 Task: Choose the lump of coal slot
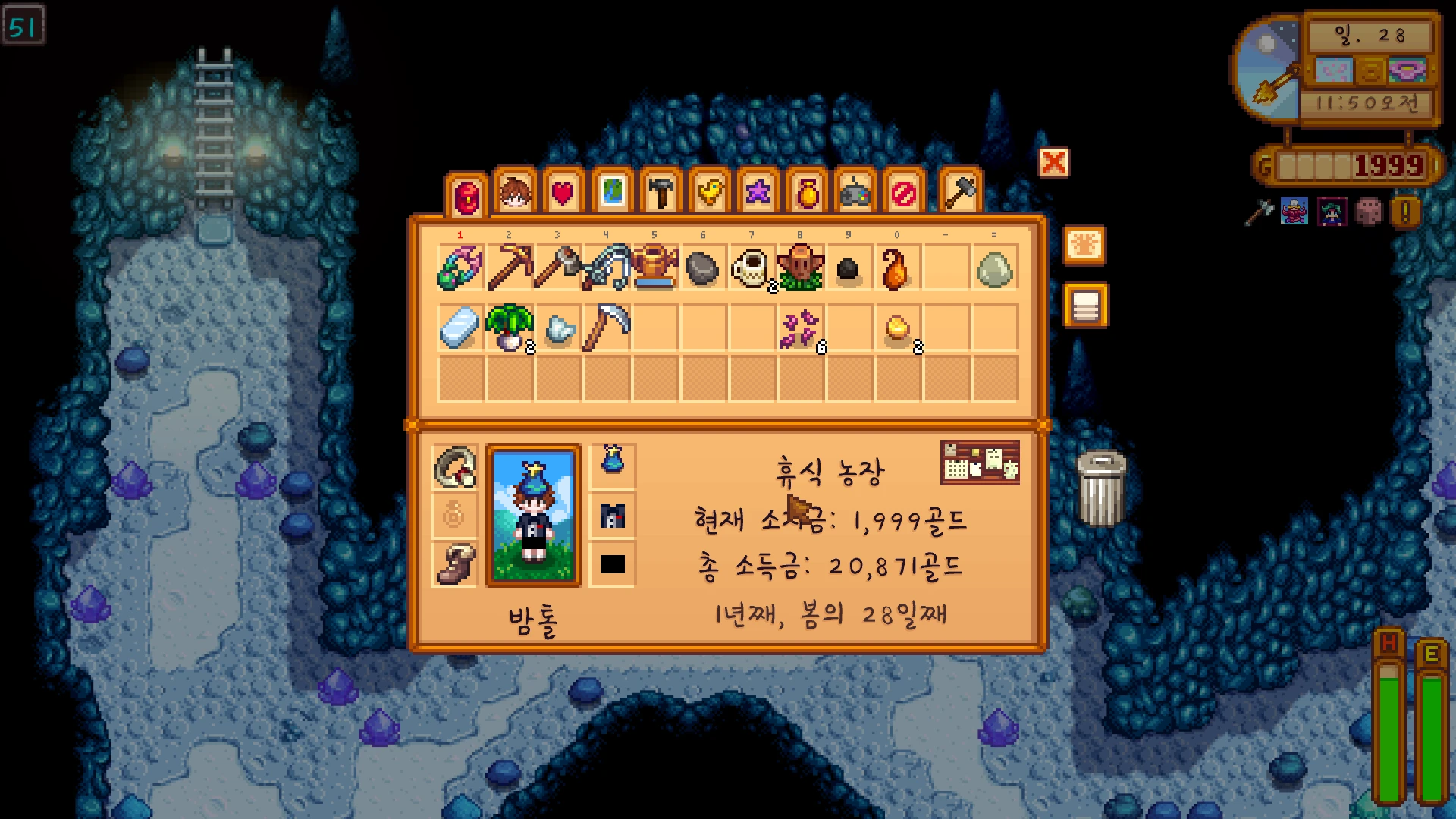click(x=849, y=268)
